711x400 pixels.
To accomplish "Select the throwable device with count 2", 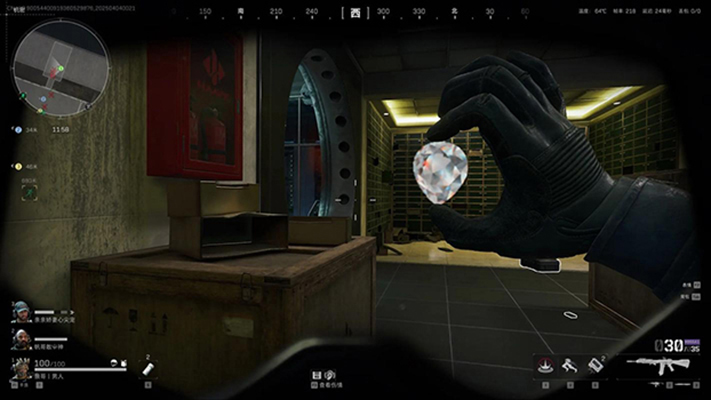I will [x=595, y=365].
